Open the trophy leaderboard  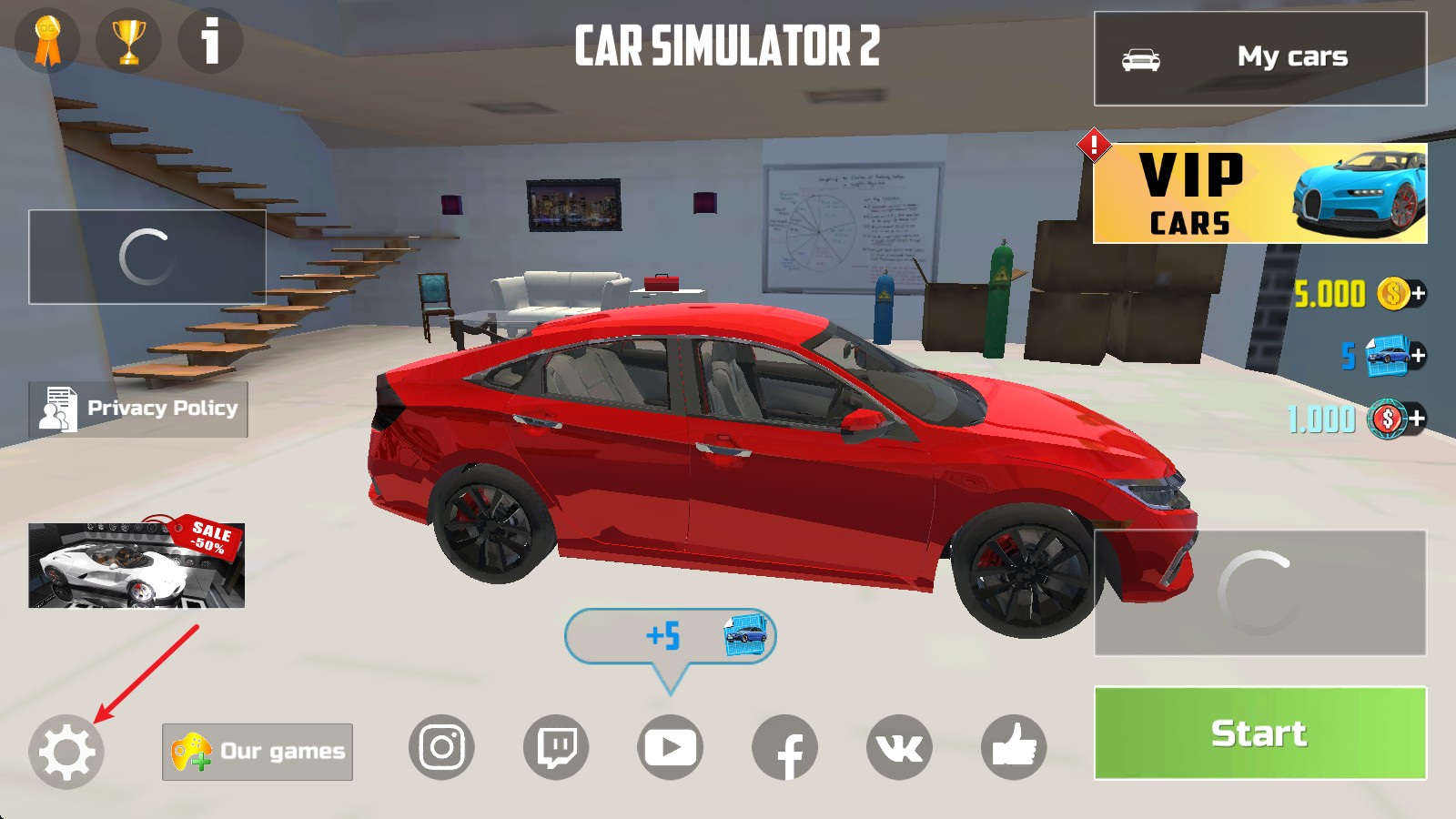click(127, 40)
